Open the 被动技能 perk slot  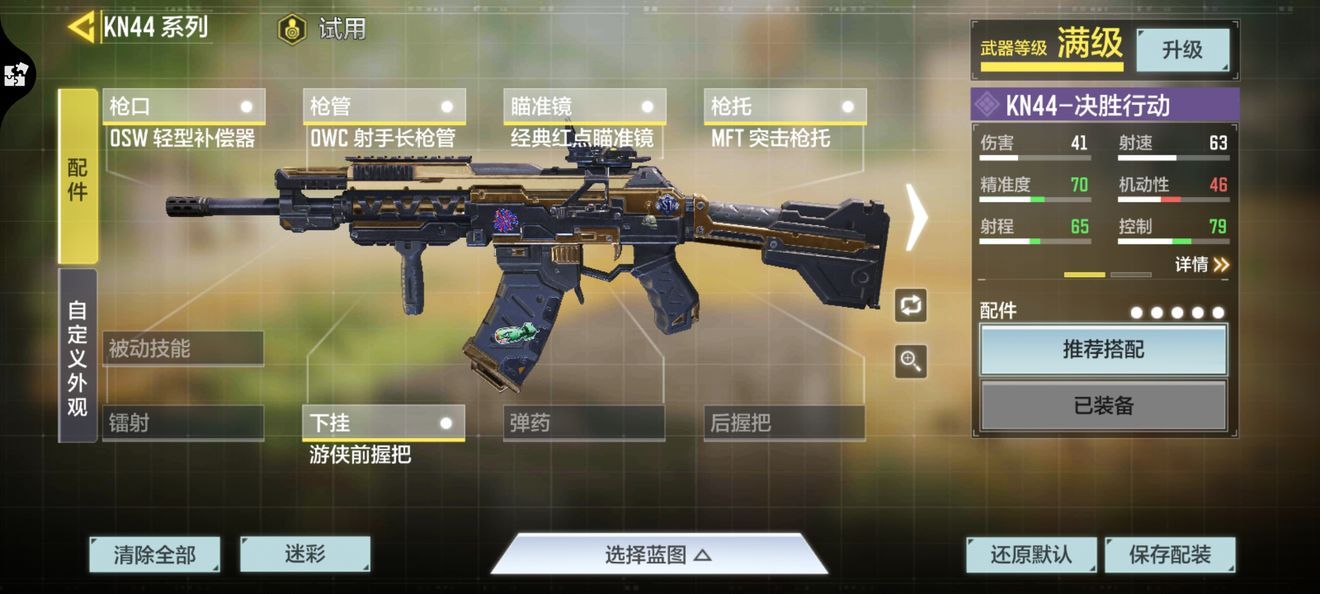183,349
